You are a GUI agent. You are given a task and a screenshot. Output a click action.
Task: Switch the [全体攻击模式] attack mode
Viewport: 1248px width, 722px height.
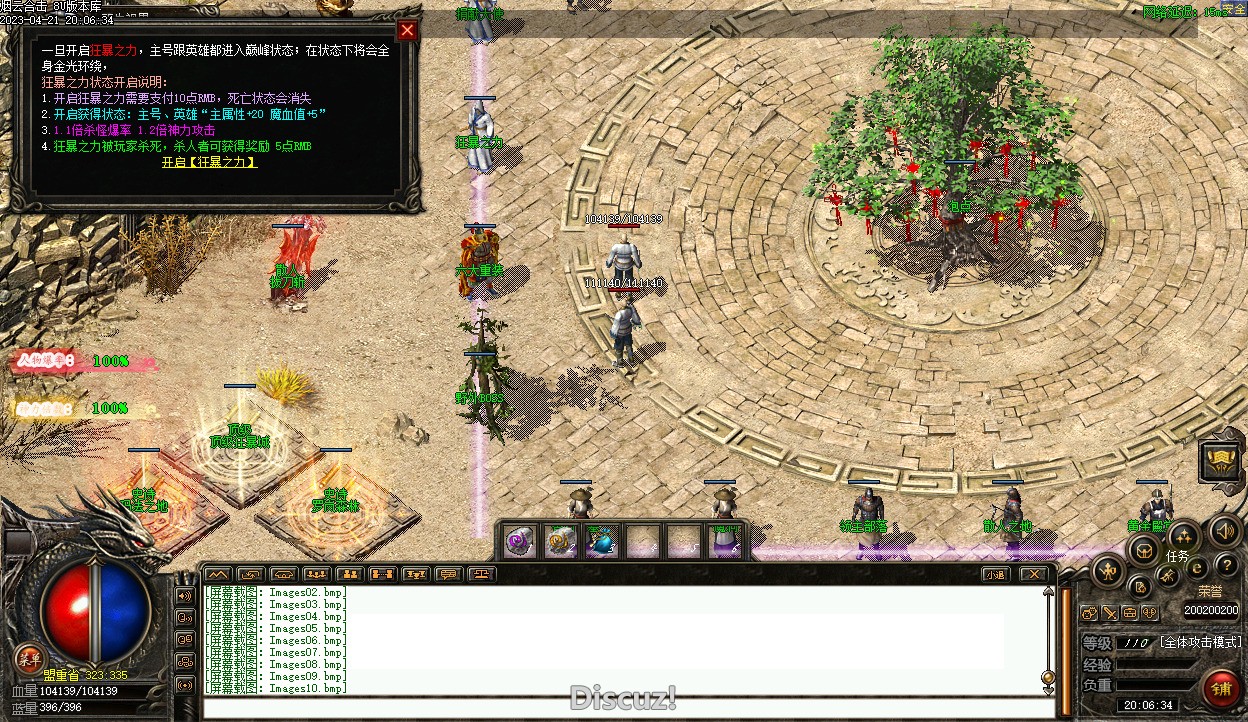1200,642
